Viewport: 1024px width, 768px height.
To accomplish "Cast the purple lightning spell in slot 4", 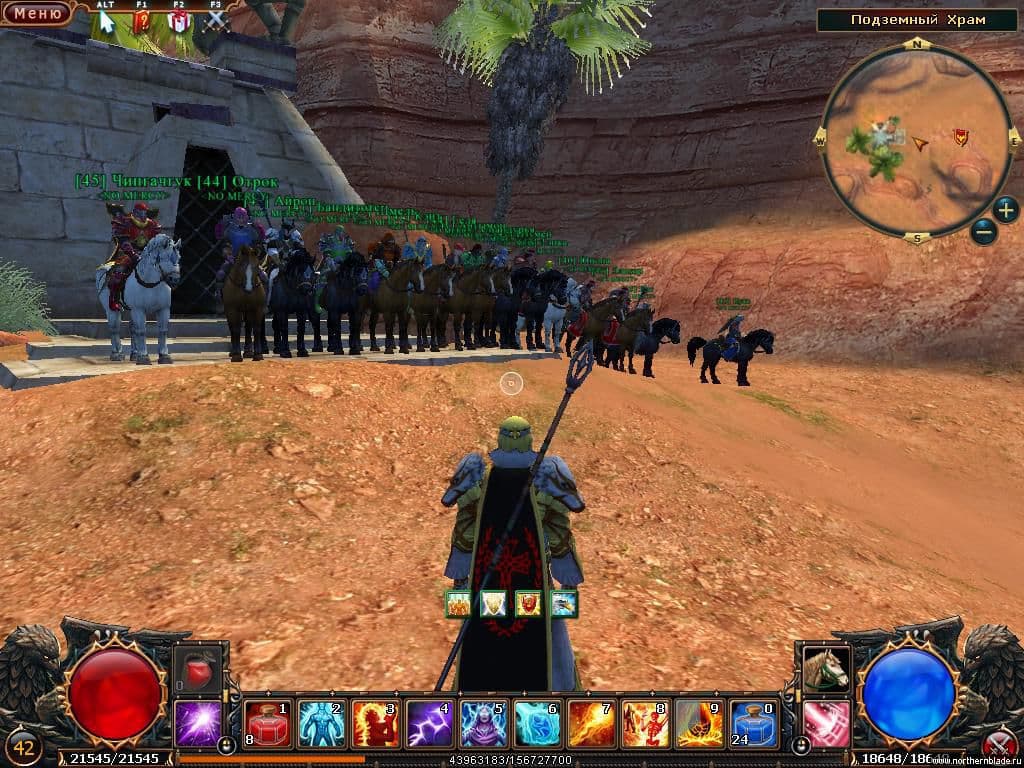I will coord(430,723).
